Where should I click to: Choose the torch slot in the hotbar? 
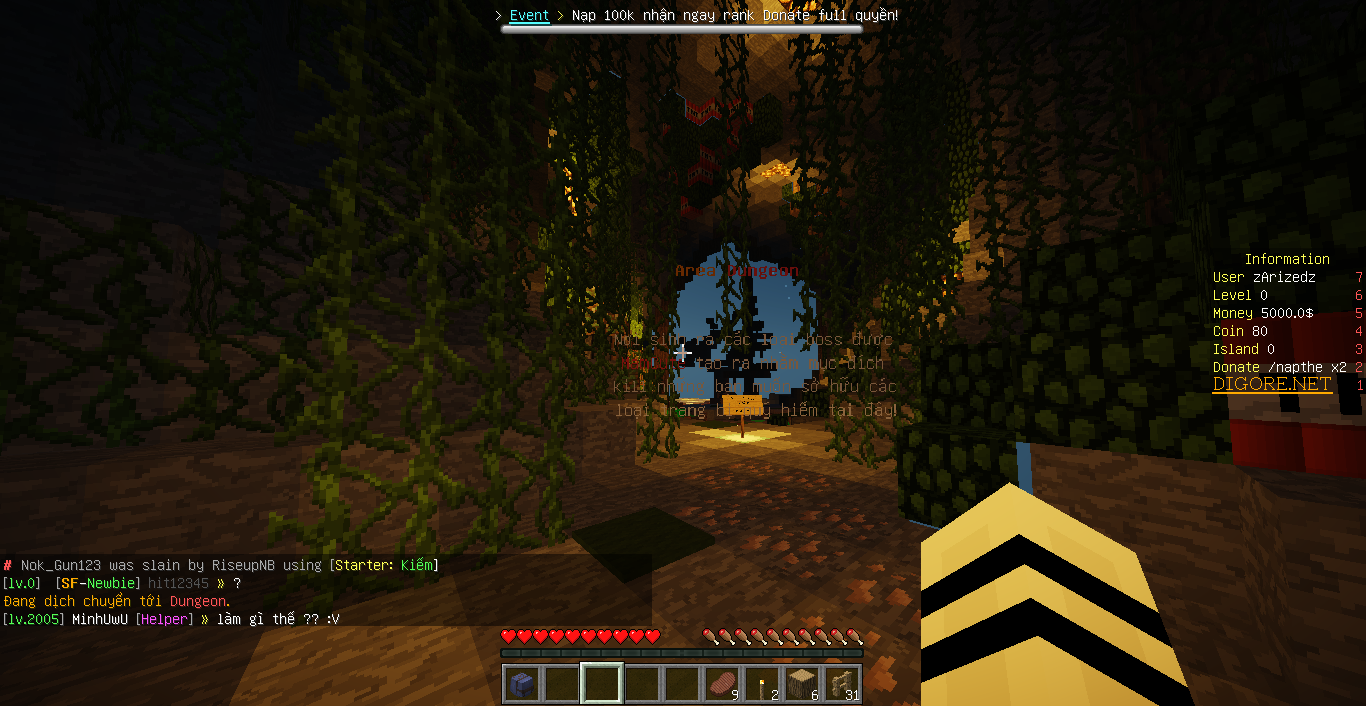[x=762, y=684]
